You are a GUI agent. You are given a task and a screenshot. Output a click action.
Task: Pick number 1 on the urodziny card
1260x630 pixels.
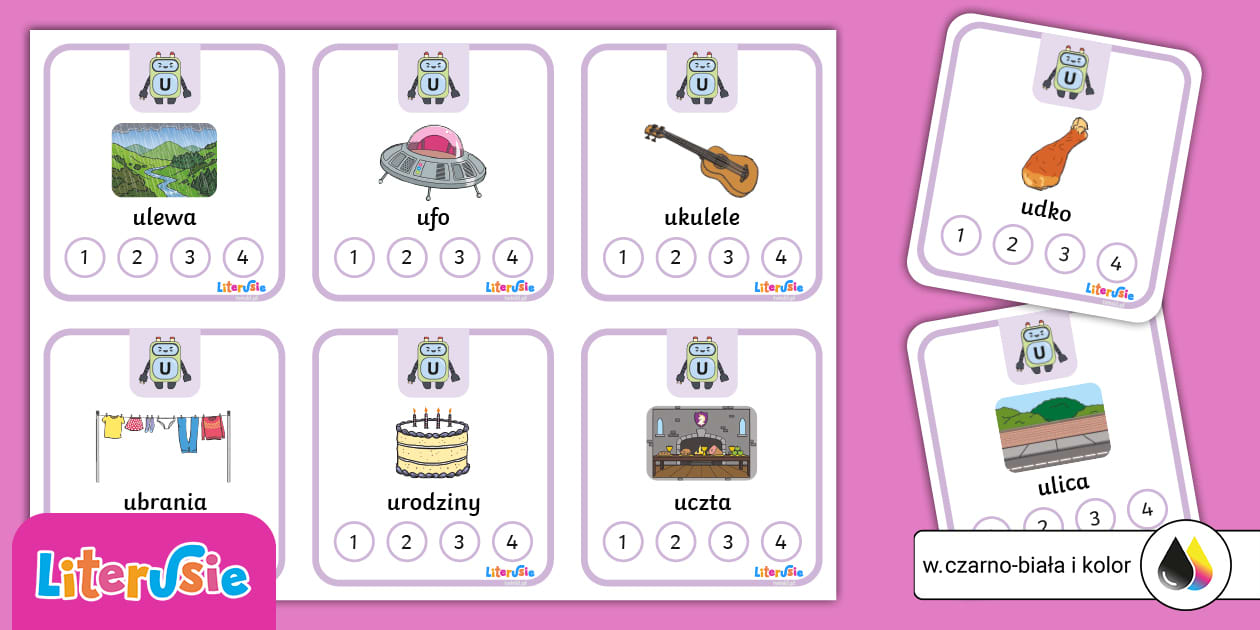(353, 542)
